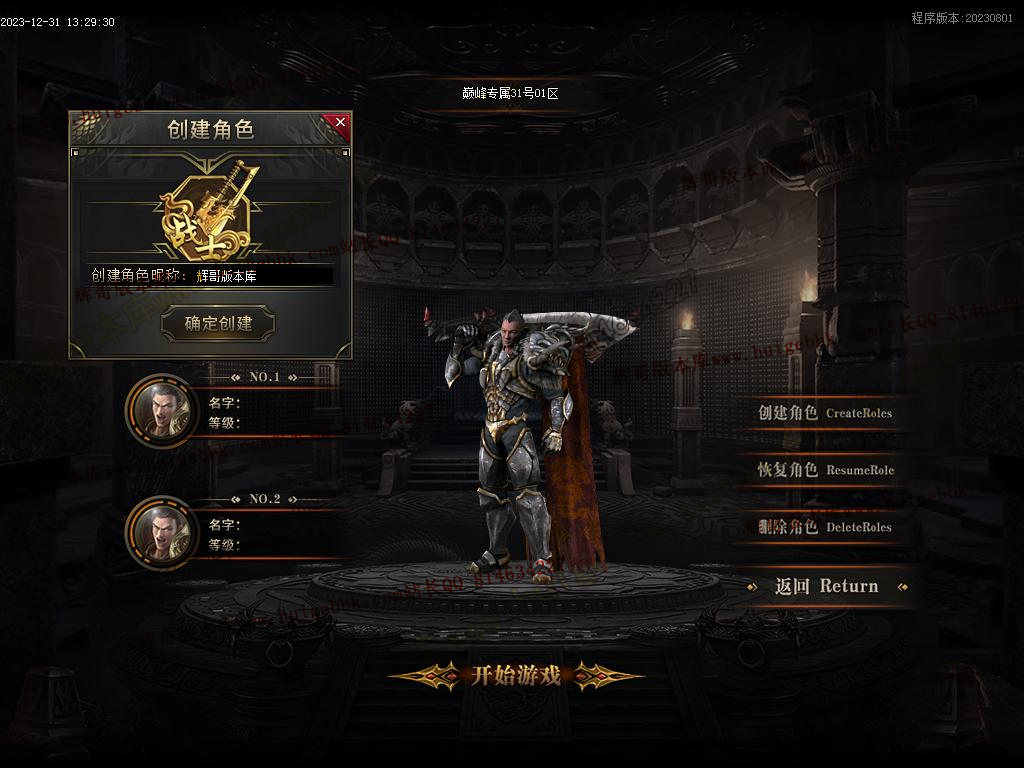Open 创建角色 CreateRoles option

(824, 413)
